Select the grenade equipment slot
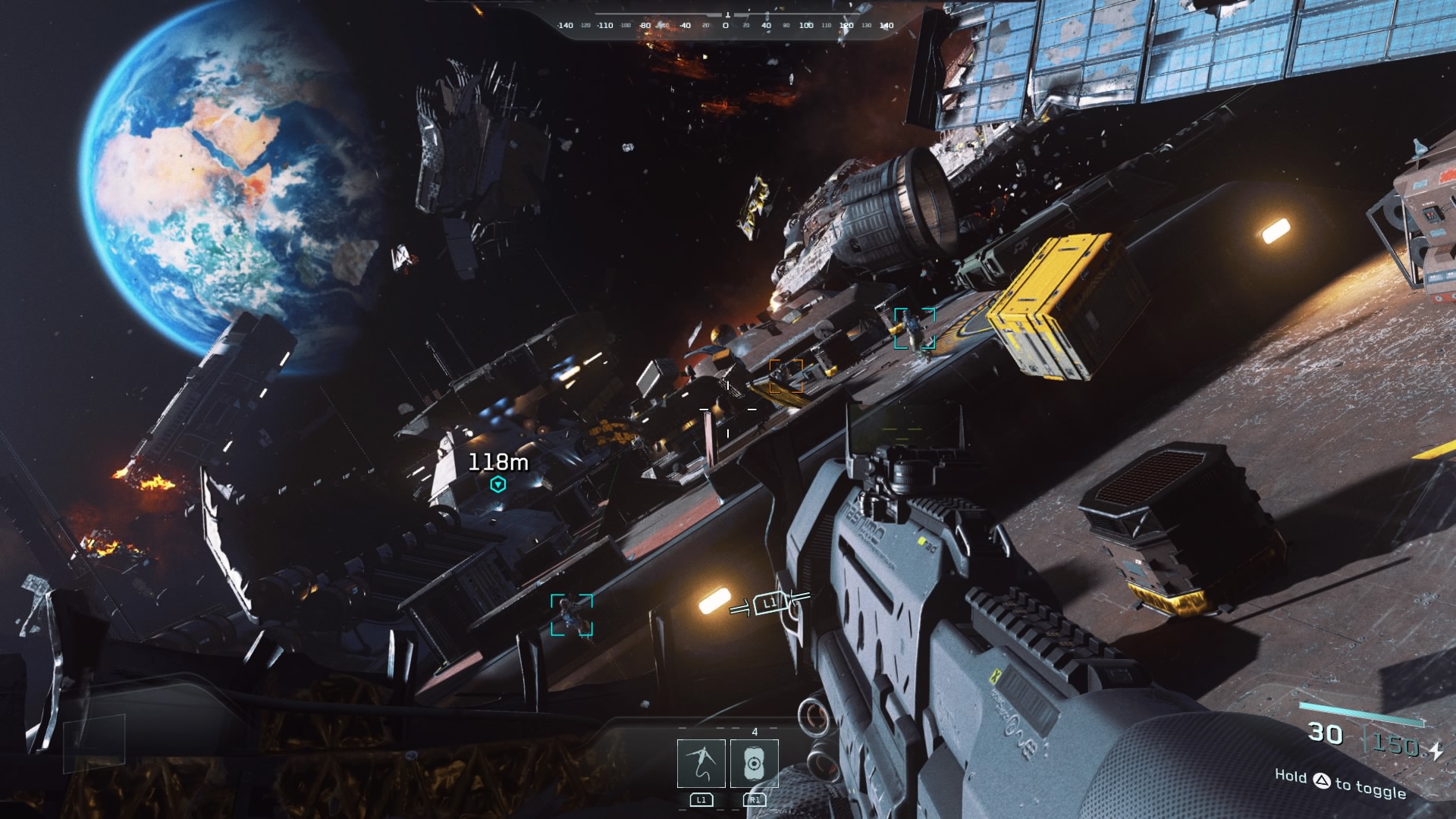Image resolution: width=1456 pixels, height=819 pixels. tap(754, 763)
